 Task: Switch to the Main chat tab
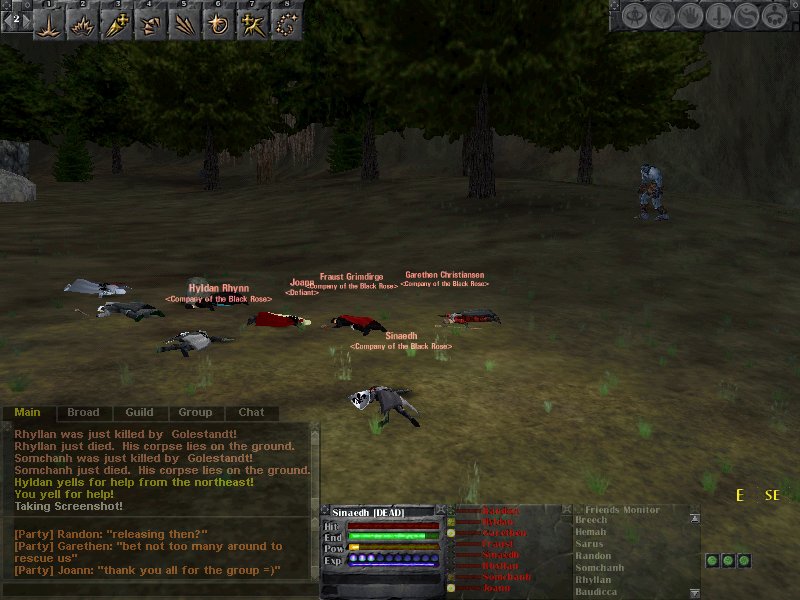click(28, 412)
